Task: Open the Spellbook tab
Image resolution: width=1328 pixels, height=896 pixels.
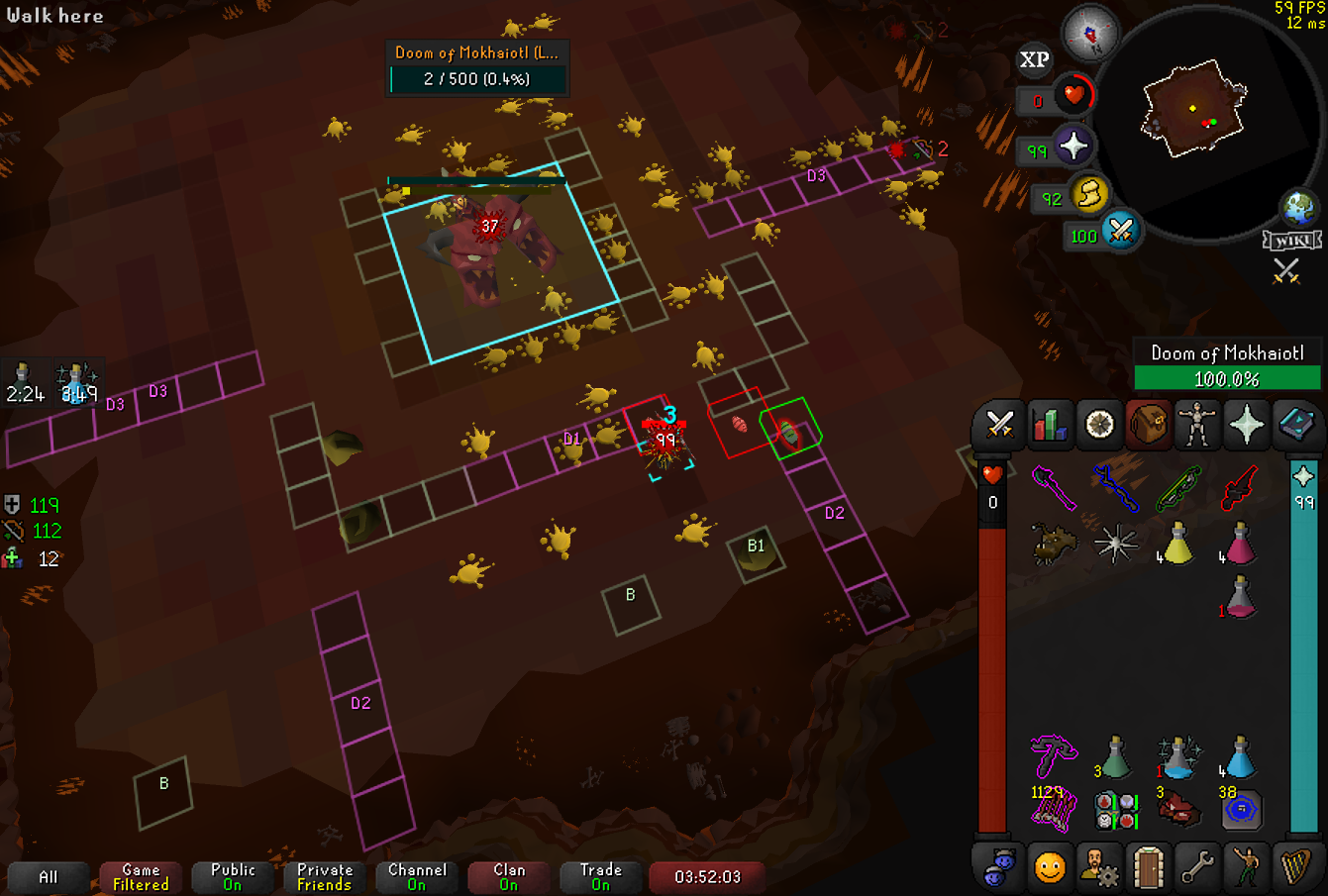Action: point(1294,426)
